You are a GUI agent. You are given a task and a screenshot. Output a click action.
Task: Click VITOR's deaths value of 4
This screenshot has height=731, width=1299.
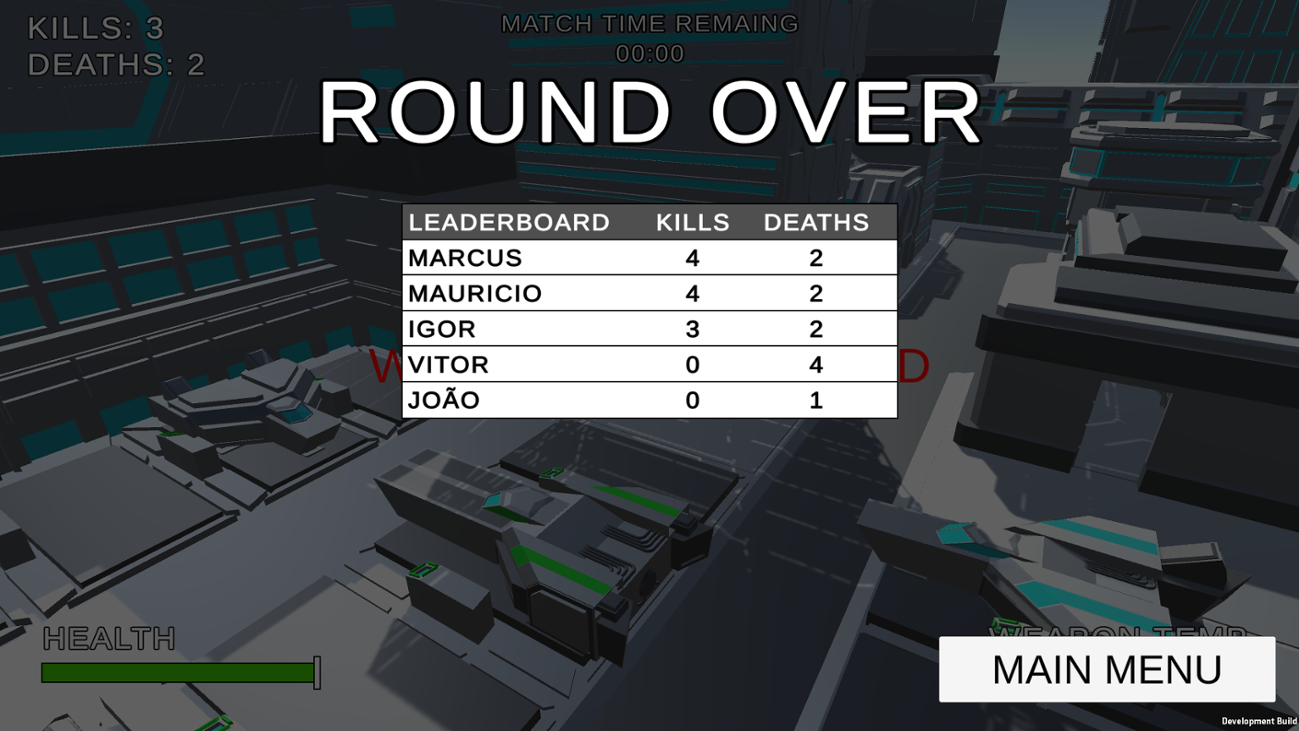(817, 364)
